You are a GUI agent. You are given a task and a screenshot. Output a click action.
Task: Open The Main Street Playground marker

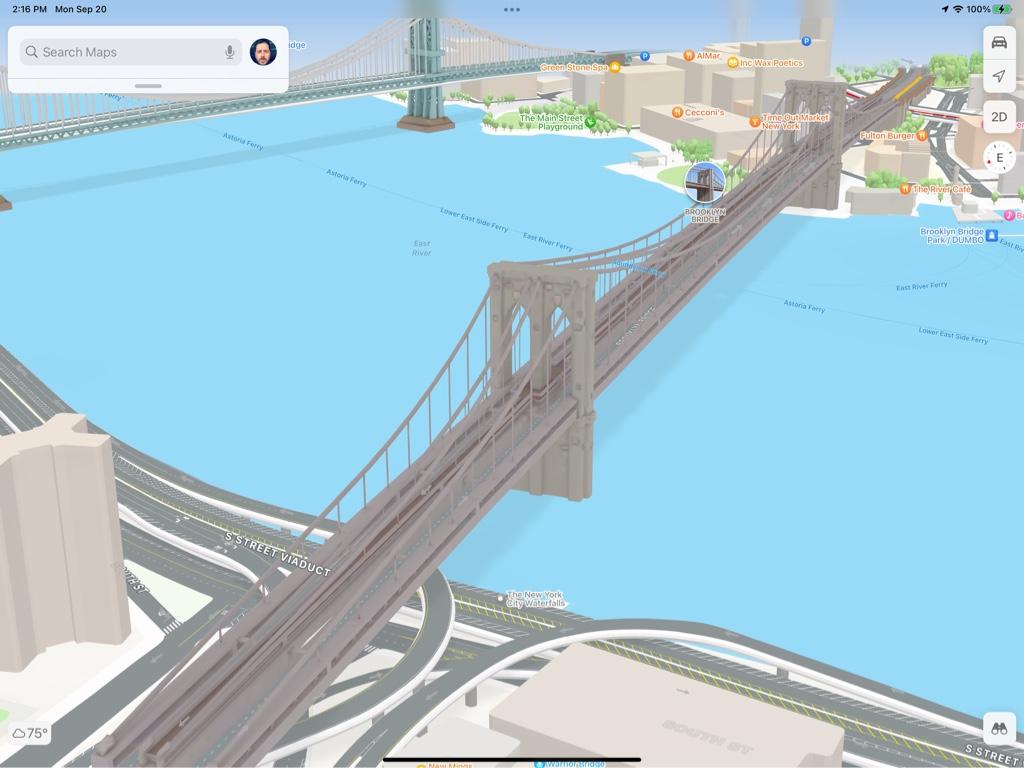[x=590, y=123]
